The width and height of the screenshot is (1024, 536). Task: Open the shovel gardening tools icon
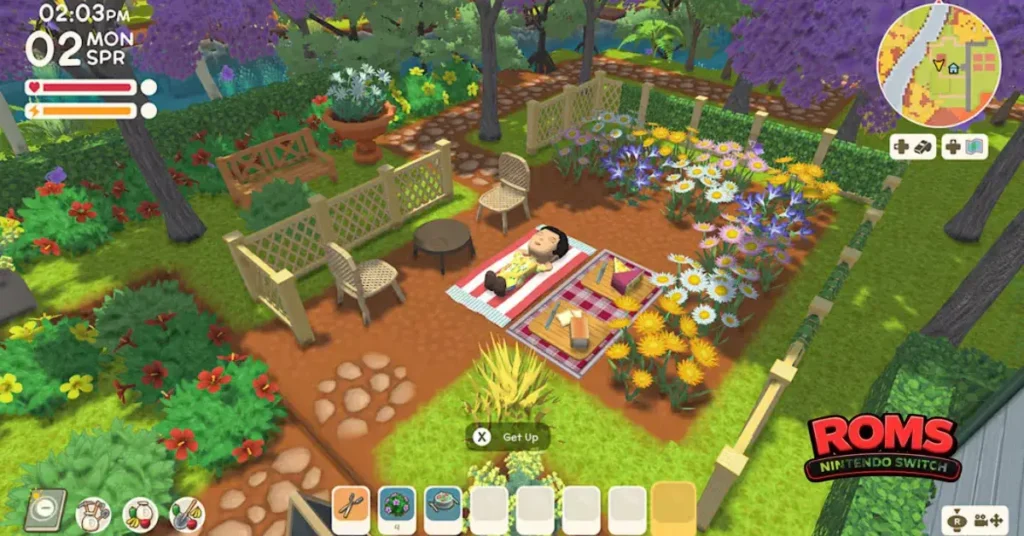(x=187, y=514)
